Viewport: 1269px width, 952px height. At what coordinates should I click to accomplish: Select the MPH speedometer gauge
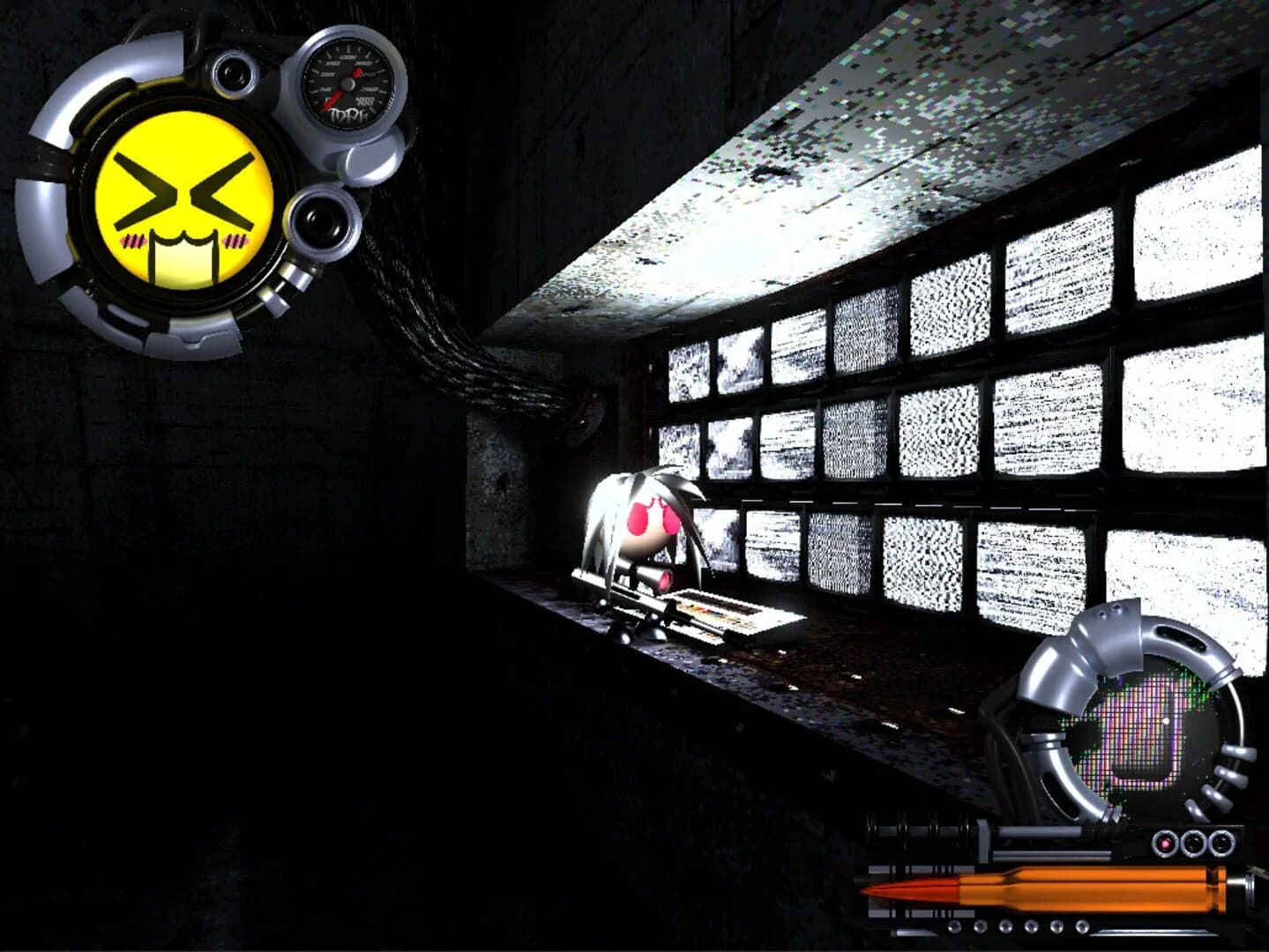346,84
